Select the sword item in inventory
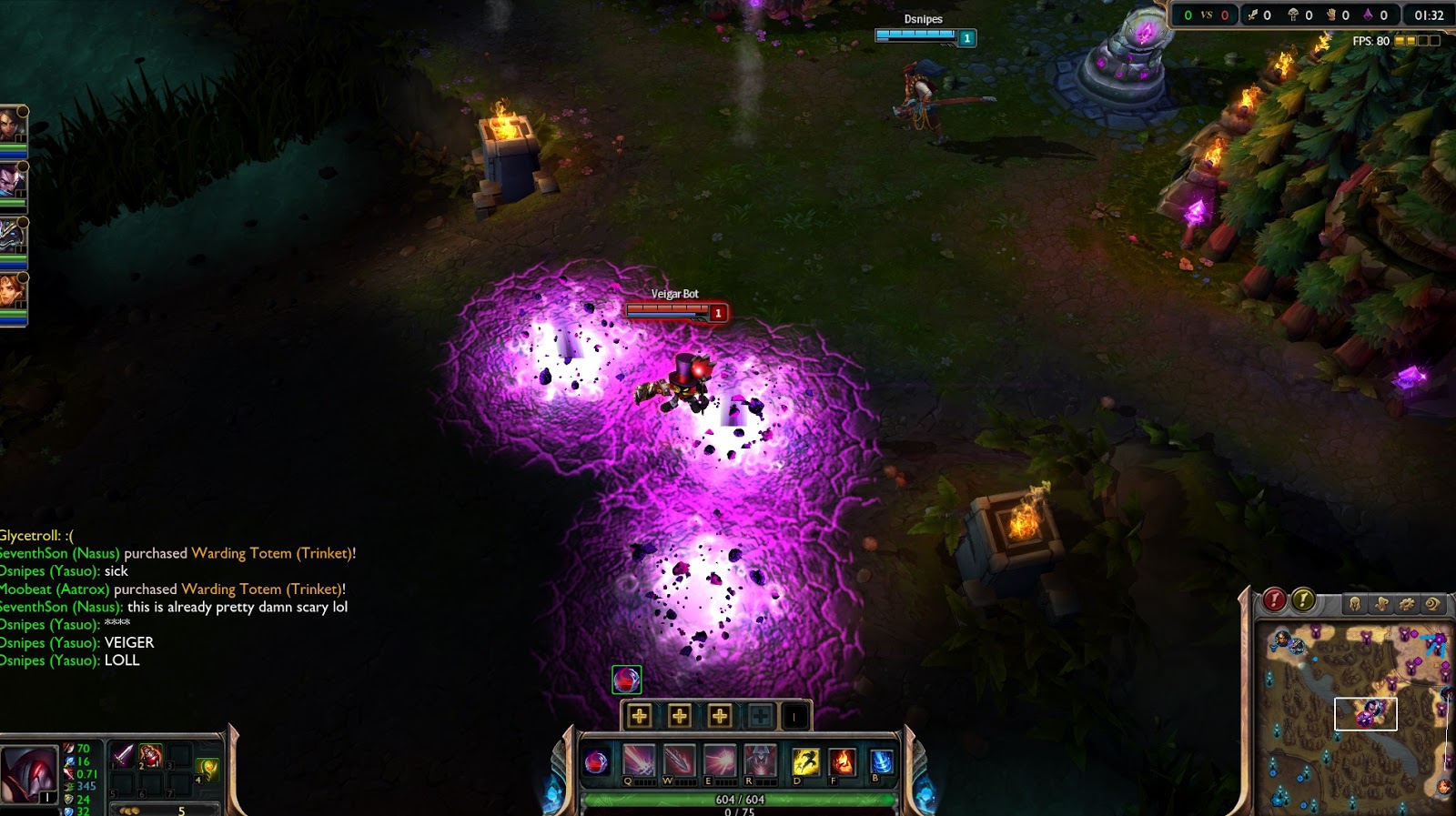This screenshot has height=816, width=1456. tap(123, 755)
